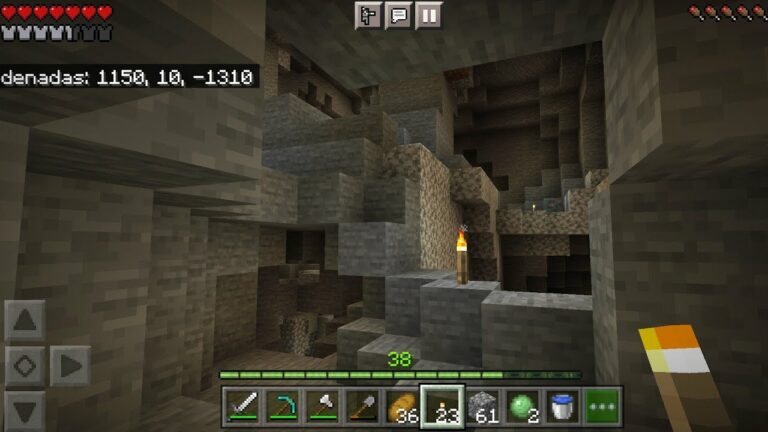The height and width of the screenshot is (432, 768).
Task: Tap the move backward arrow
Action: [25, 410]
